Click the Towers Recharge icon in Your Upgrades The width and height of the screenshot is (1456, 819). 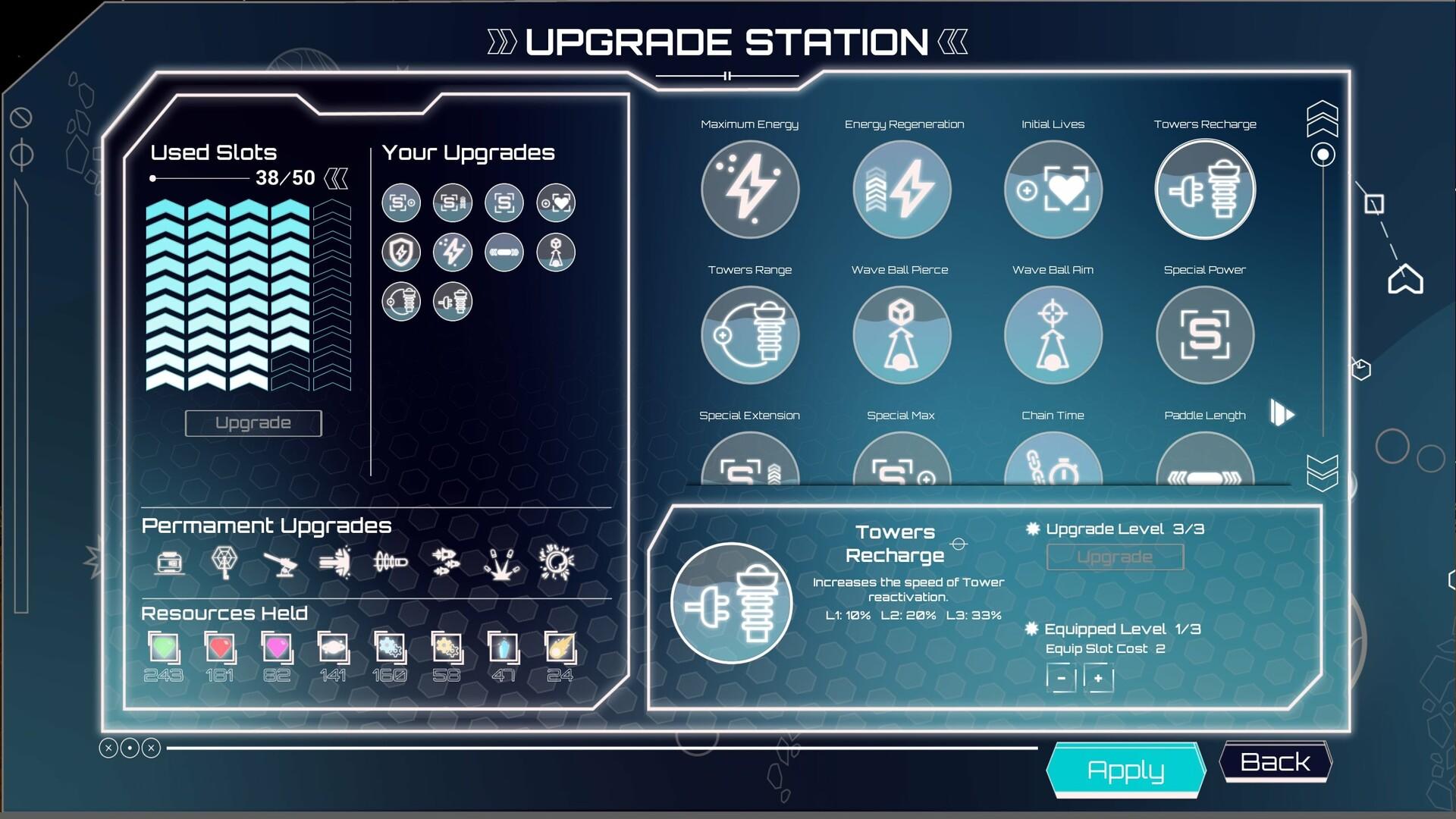[x=453, y=301]
